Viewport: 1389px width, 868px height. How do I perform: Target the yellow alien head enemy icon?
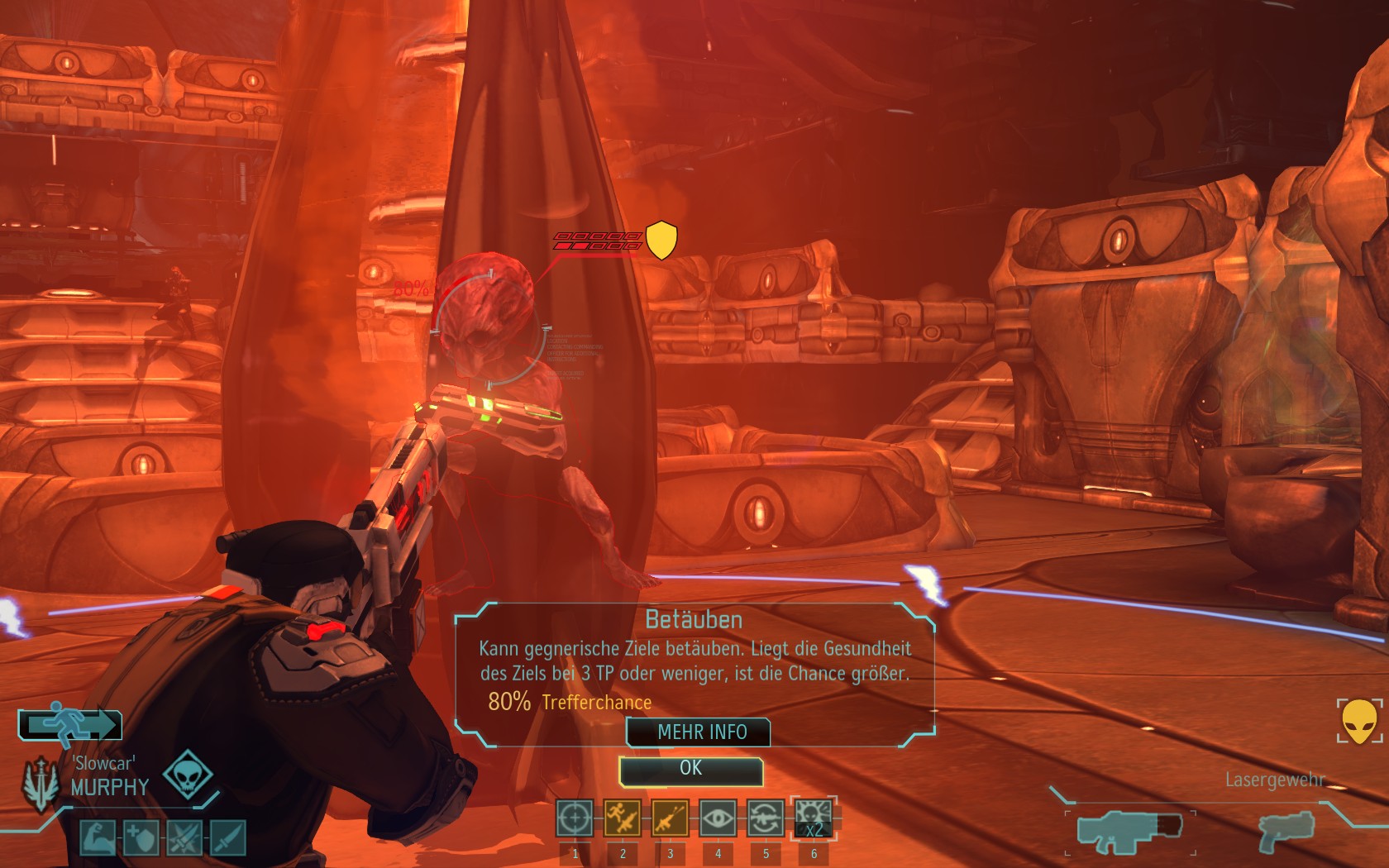1359,721
